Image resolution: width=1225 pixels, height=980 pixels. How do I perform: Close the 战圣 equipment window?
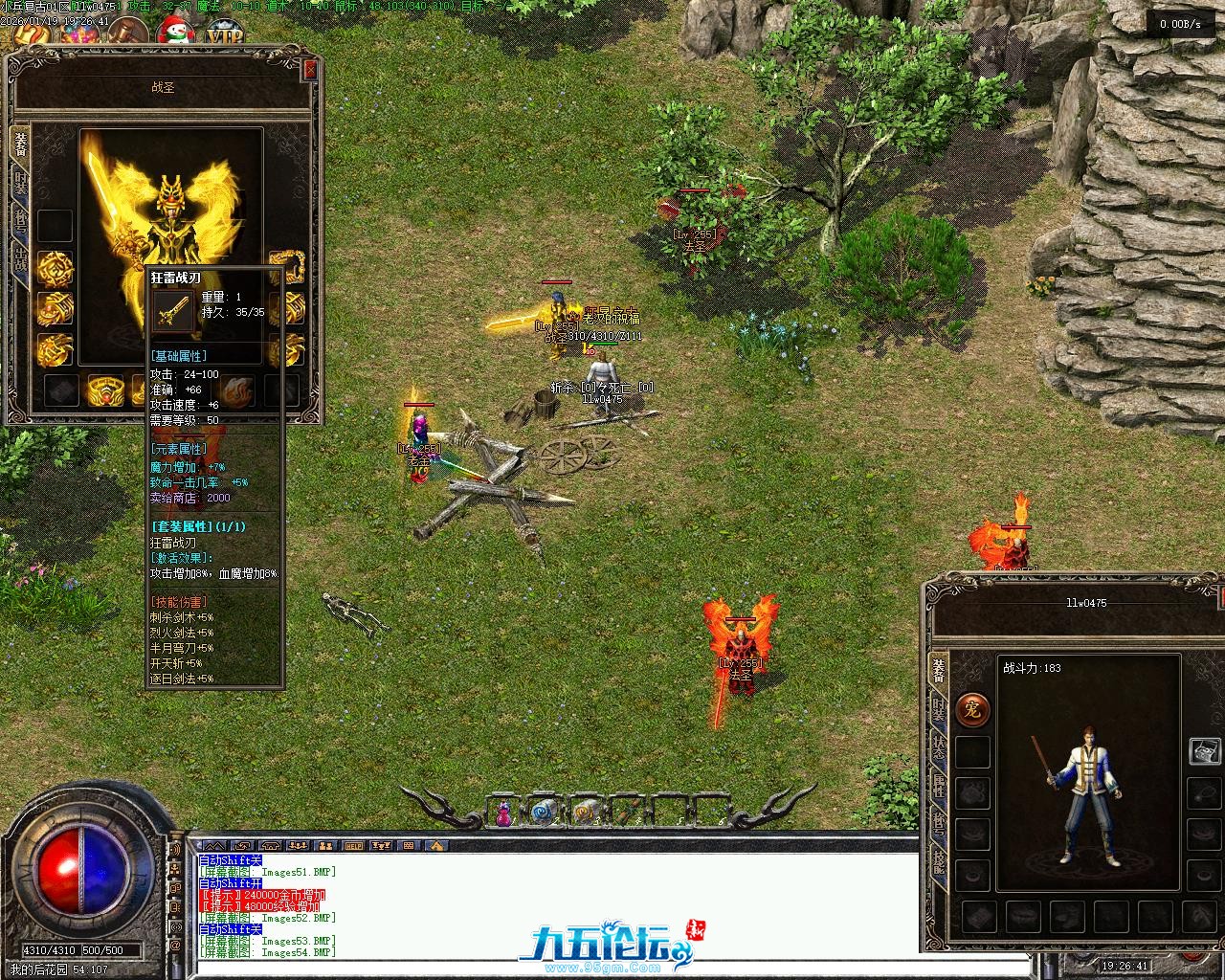click(309, 70)
